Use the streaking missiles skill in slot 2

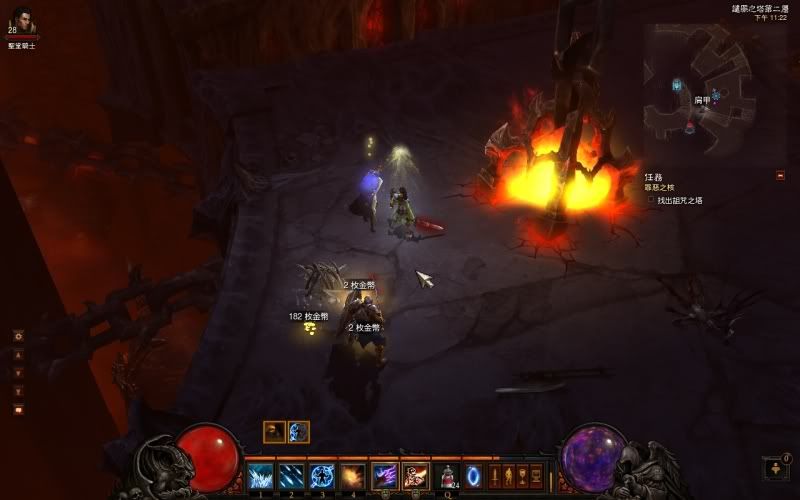pyautogui.click(x=291, y=476)
